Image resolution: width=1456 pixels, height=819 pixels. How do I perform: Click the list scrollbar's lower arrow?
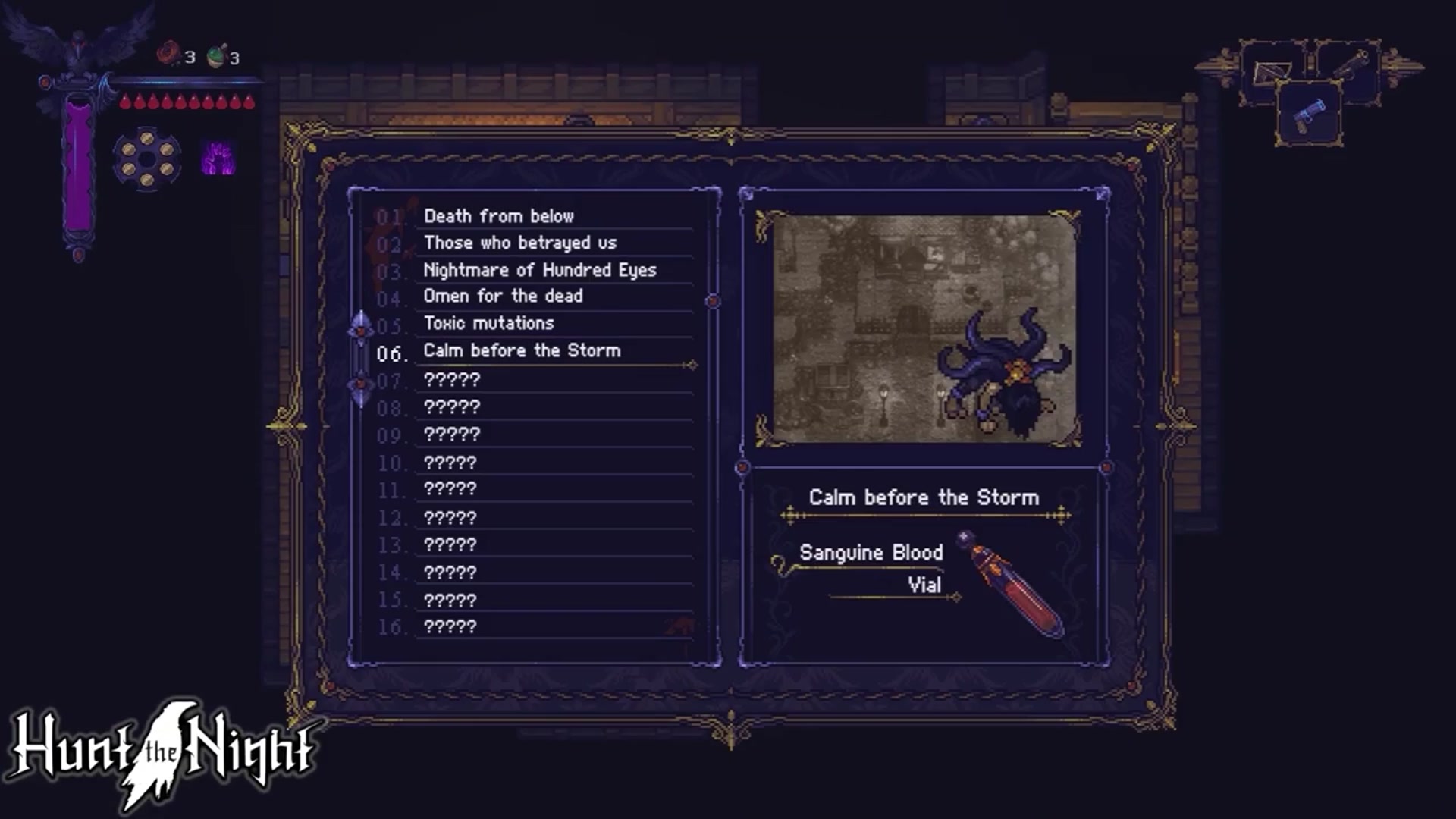pyautogui.click(x=361, y=388)
